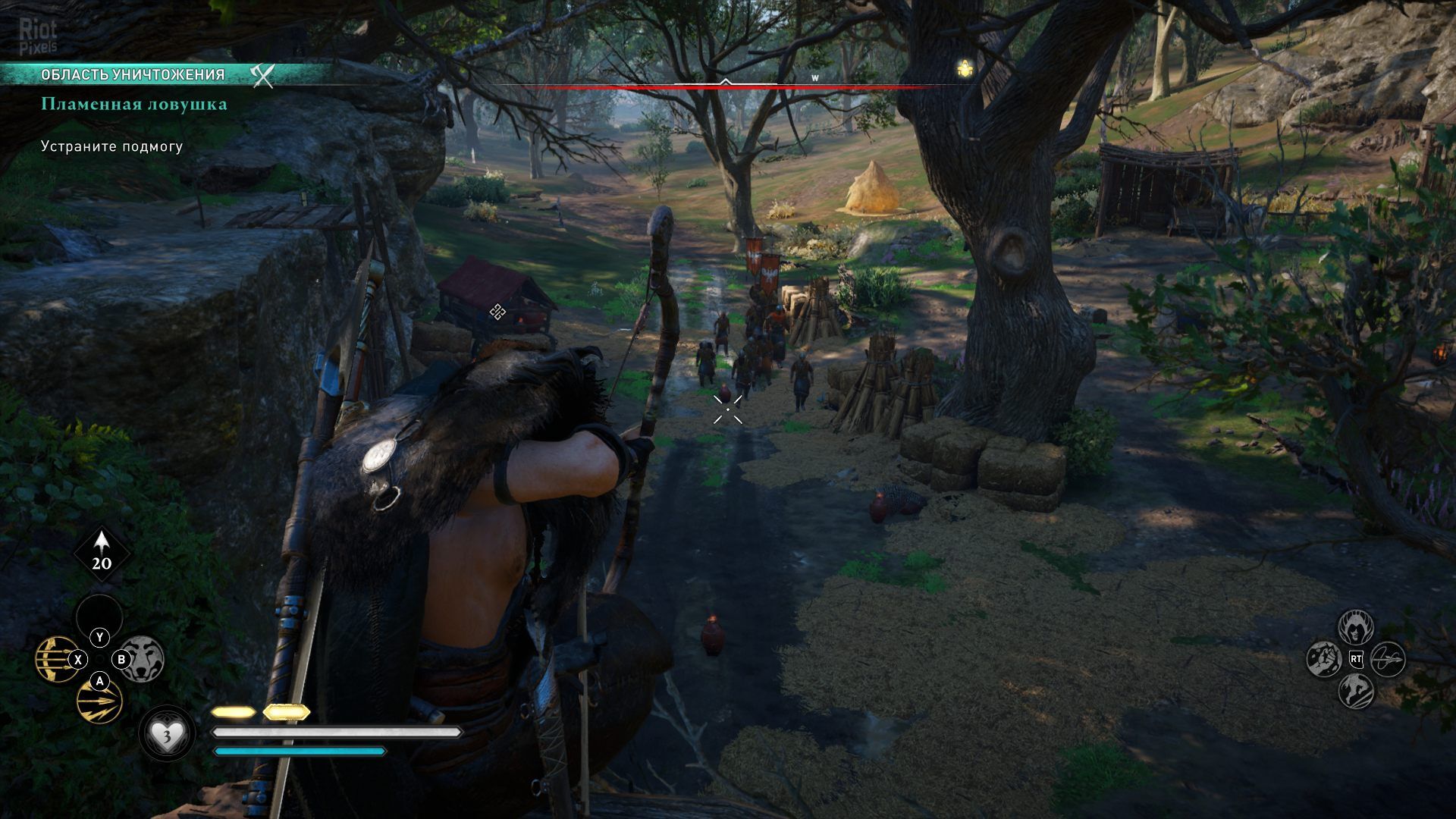
Task: Select the quest title Пламенная ловушка
Action: click(x=134, y=105)
